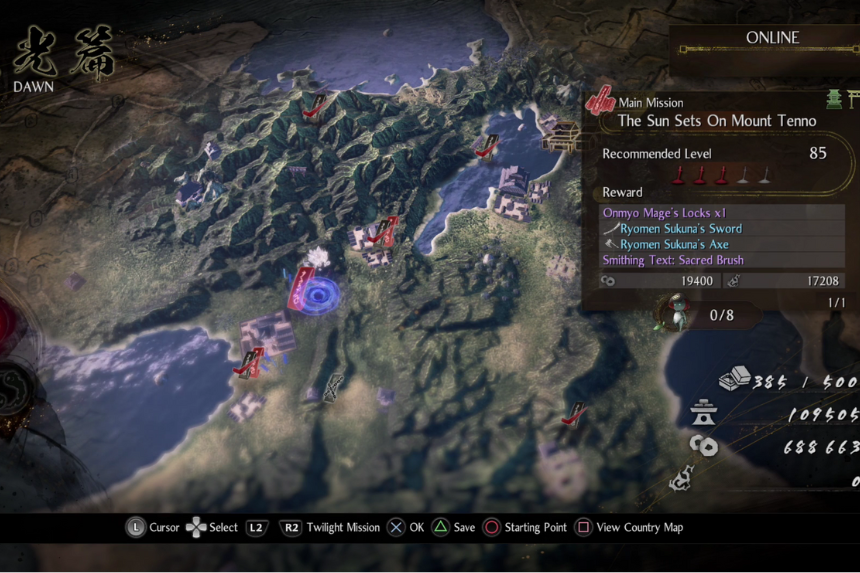View the Ryomen Sukuna's Axe reward
The width and height of the screenshot is (860, 573).
pyautogui.click(x=673, y=244)
